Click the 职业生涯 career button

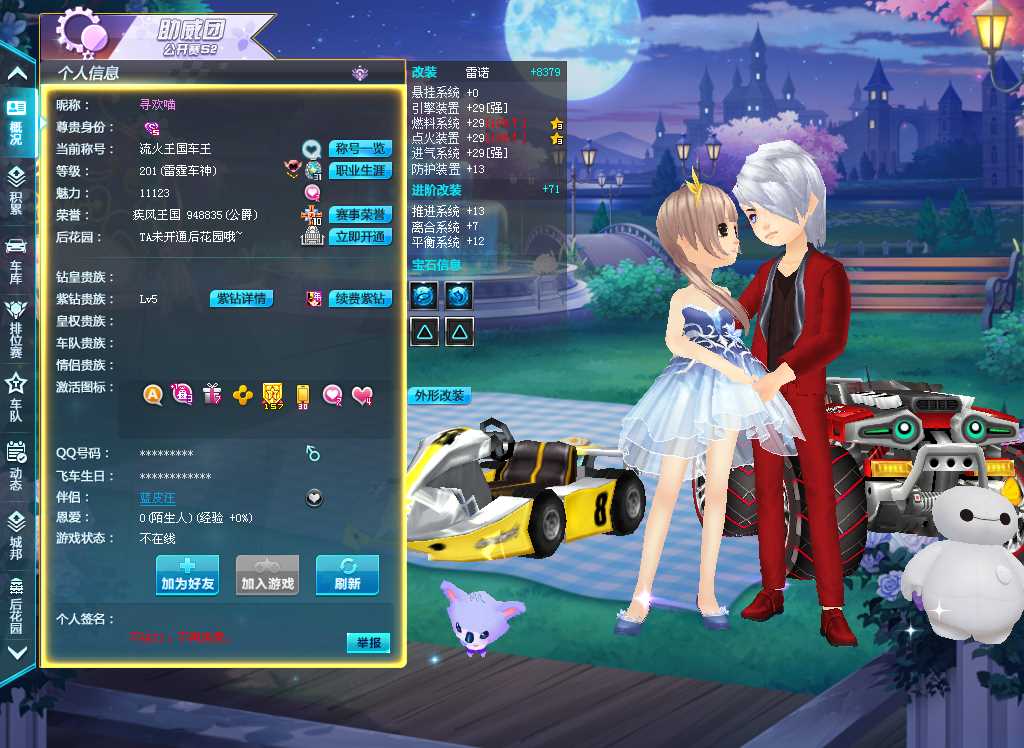tap(360, 171)
